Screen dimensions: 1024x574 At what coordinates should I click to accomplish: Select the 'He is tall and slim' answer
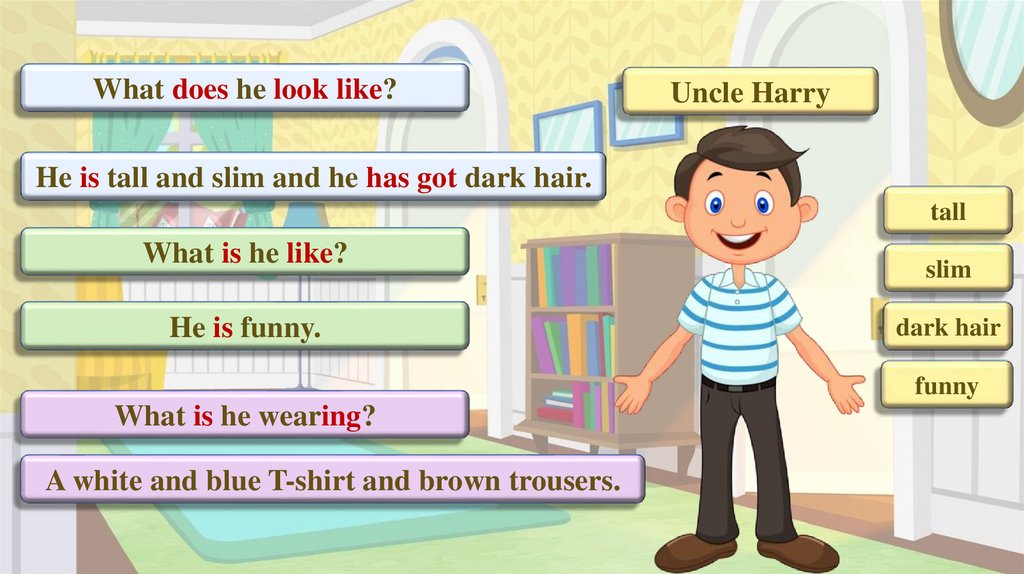[x=314, y=178]
